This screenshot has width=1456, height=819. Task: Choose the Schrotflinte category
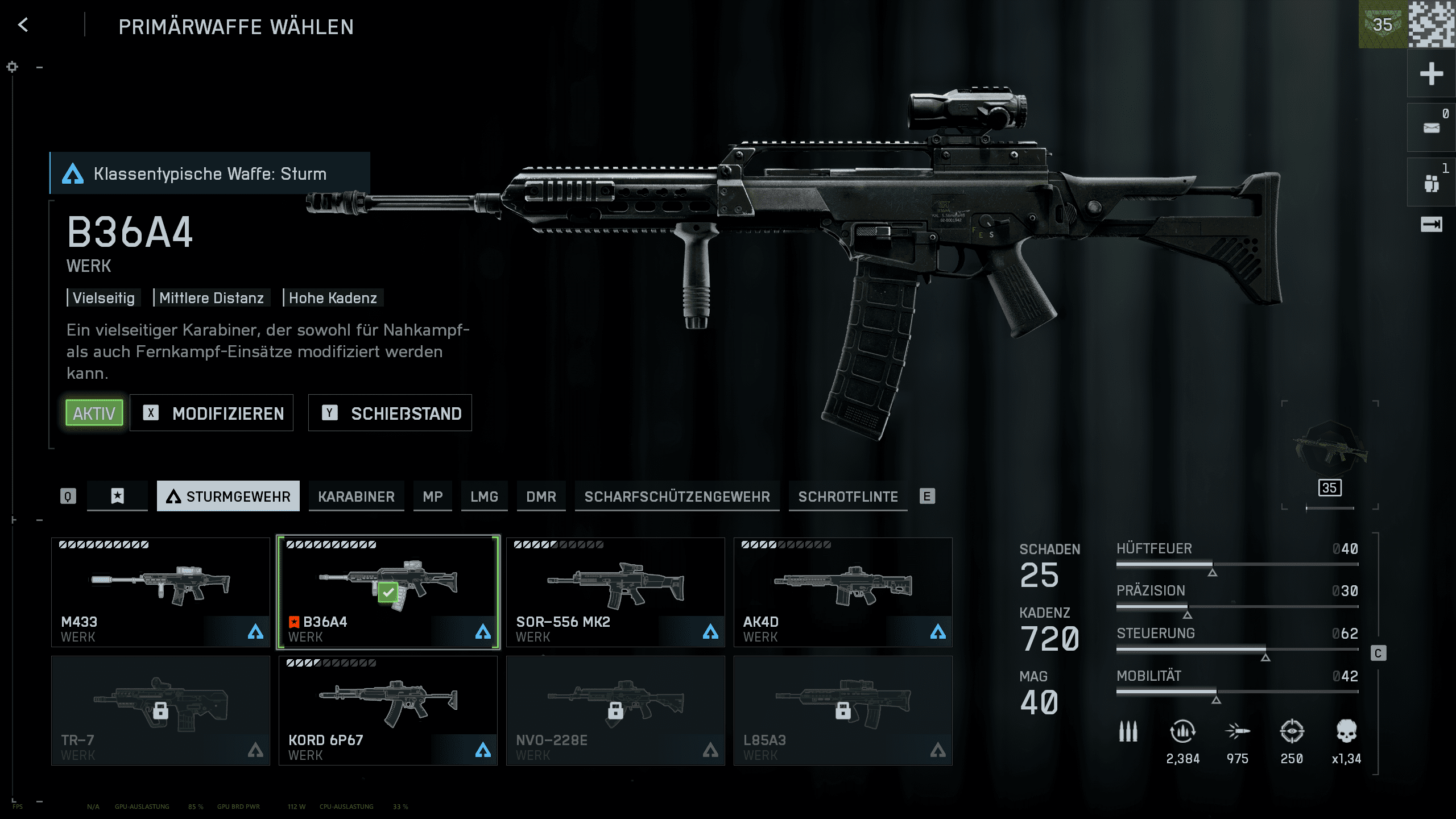[x=847, y=497]
